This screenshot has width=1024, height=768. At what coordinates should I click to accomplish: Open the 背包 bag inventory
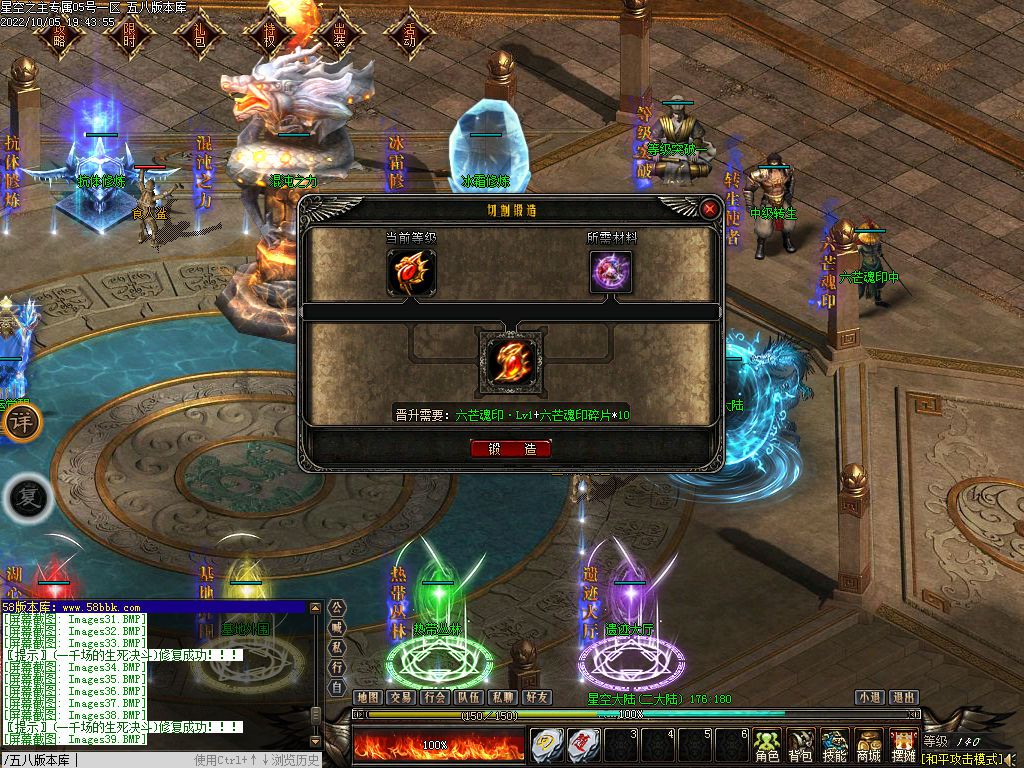pos(801,746)
